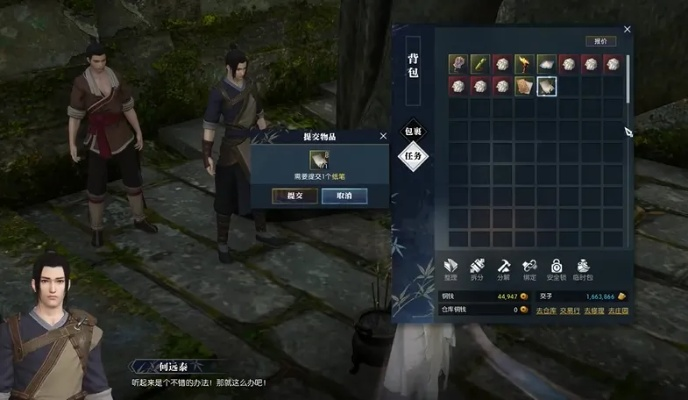Screen dimensions: 688x400
Task: Choose the 拆分 split tool
Action: point(478,269)
